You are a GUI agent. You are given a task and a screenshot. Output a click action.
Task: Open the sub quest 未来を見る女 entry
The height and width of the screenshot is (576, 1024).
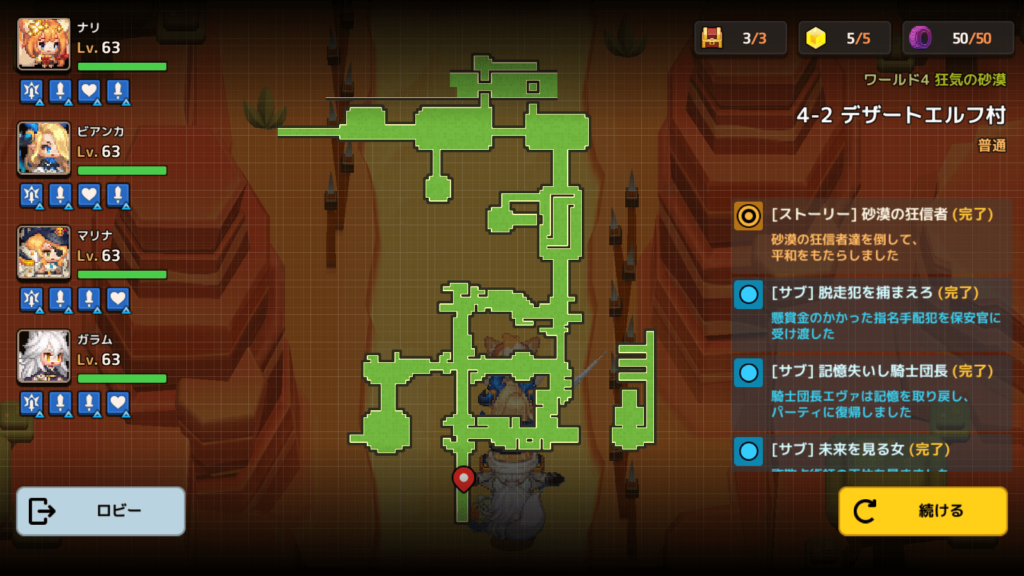point(872,453)
